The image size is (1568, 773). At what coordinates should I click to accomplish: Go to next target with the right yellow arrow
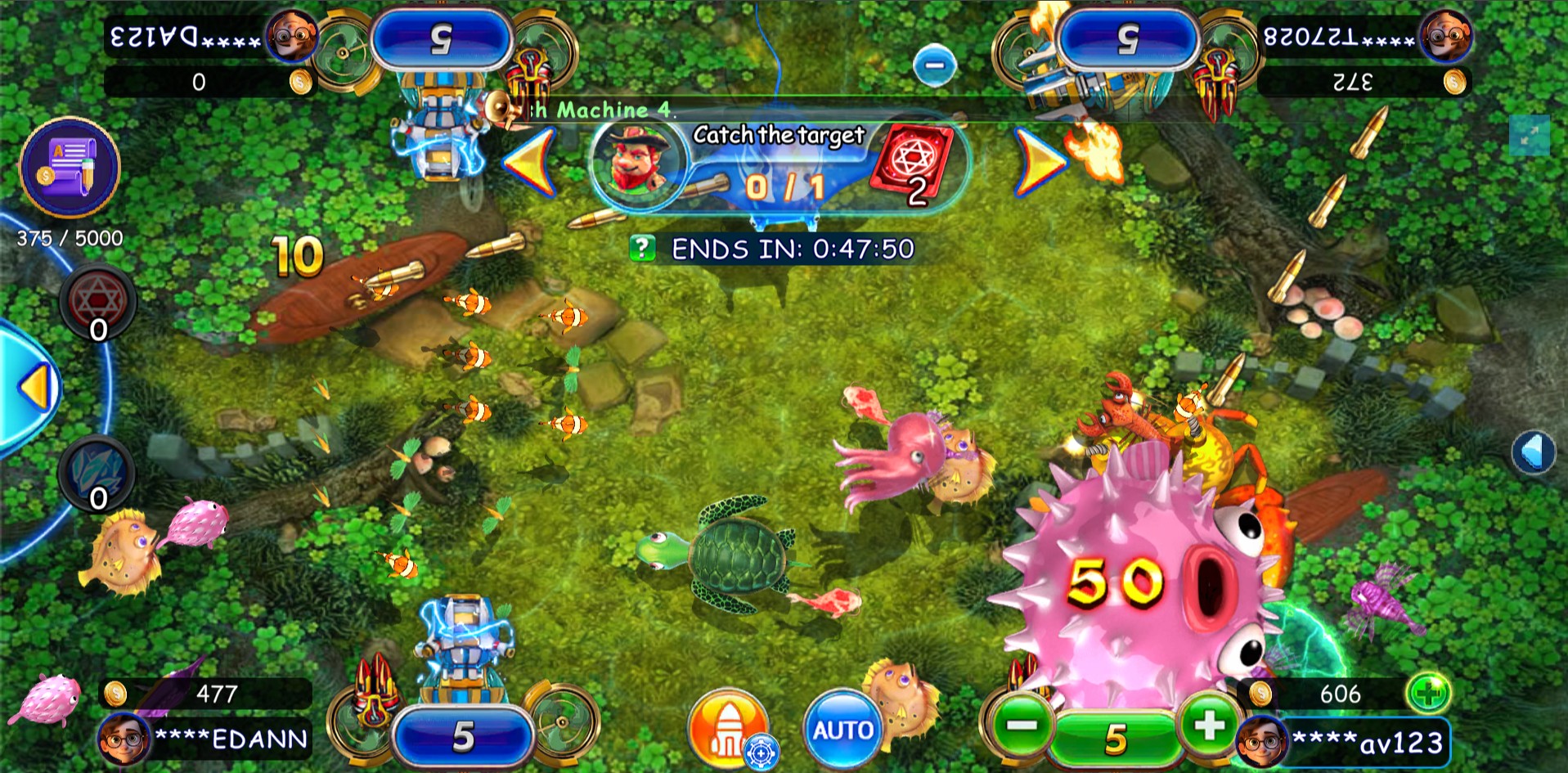1040,163
